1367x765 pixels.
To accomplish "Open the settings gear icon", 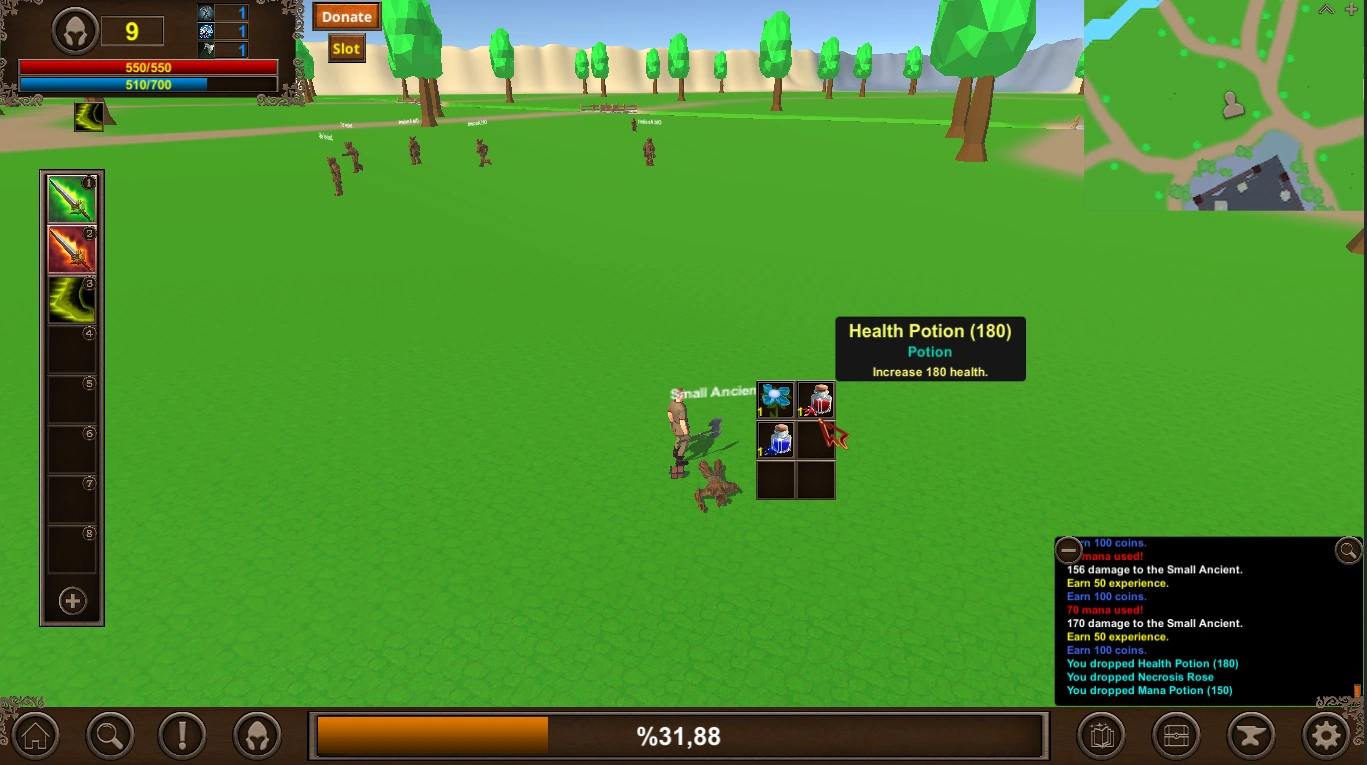I will [1325, 735].
